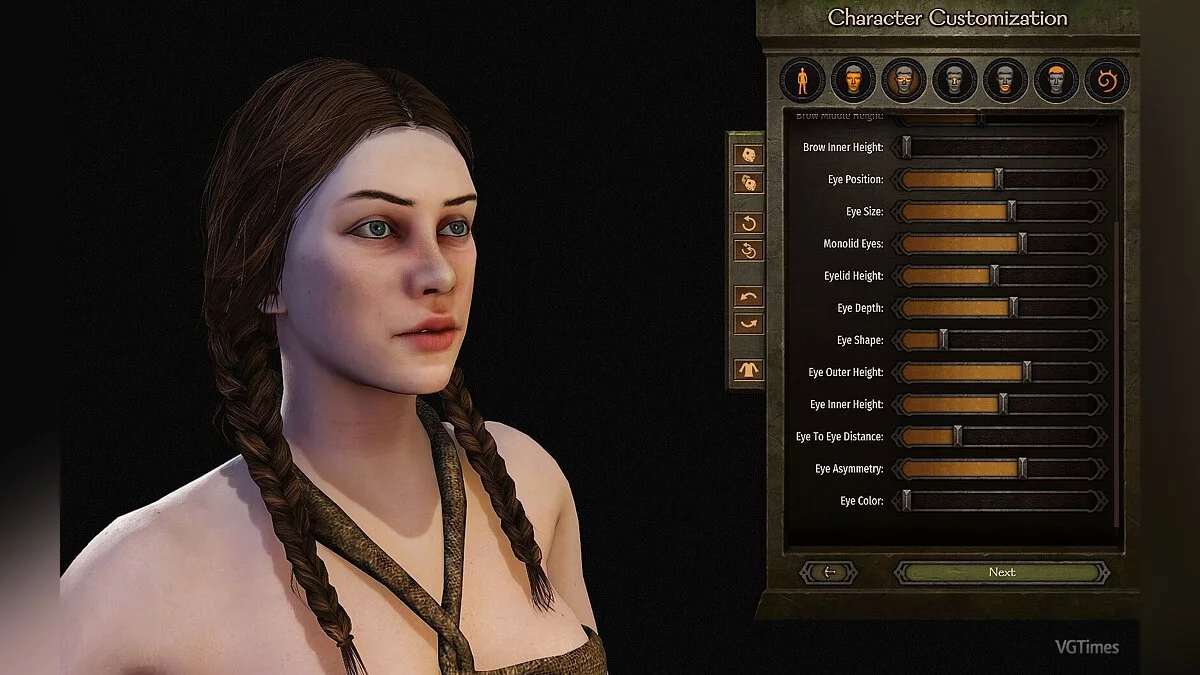Open the spiral tattoo/taint tab
The width and height of the screenshot is (1200, 675).
tap(1107, 80)
